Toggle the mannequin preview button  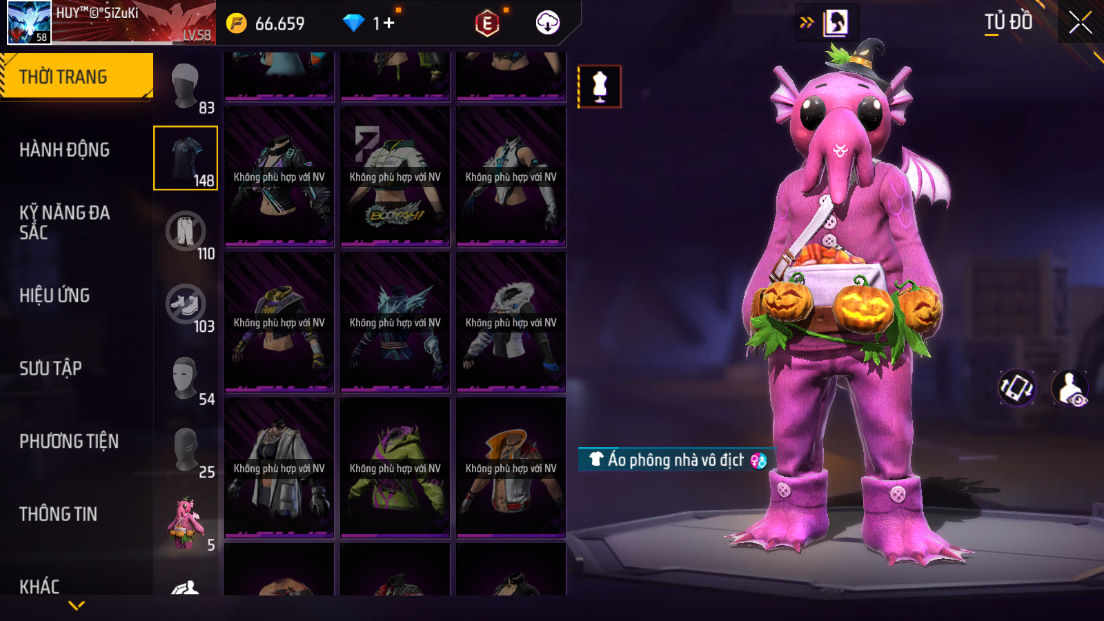click(600, 87)
